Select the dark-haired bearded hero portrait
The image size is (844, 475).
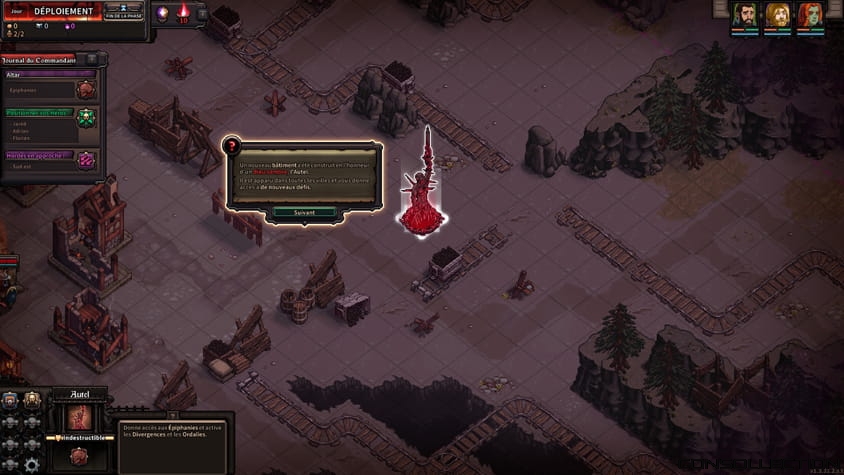pos(744,15)
